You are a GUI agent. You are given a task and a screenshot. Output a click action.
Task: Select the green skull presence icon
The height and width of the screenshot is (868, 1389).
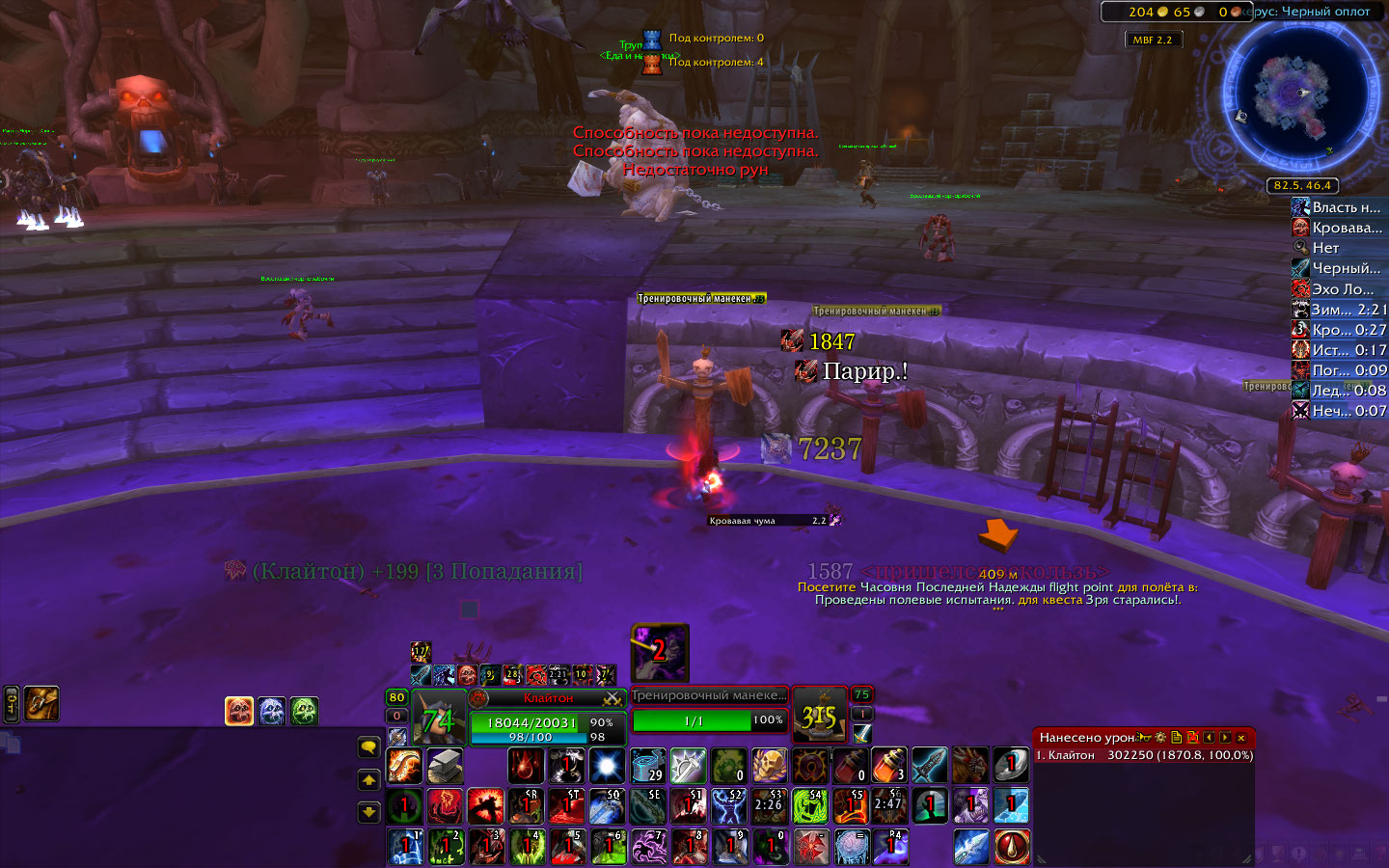pyautogui.click(x=305, y=711)
